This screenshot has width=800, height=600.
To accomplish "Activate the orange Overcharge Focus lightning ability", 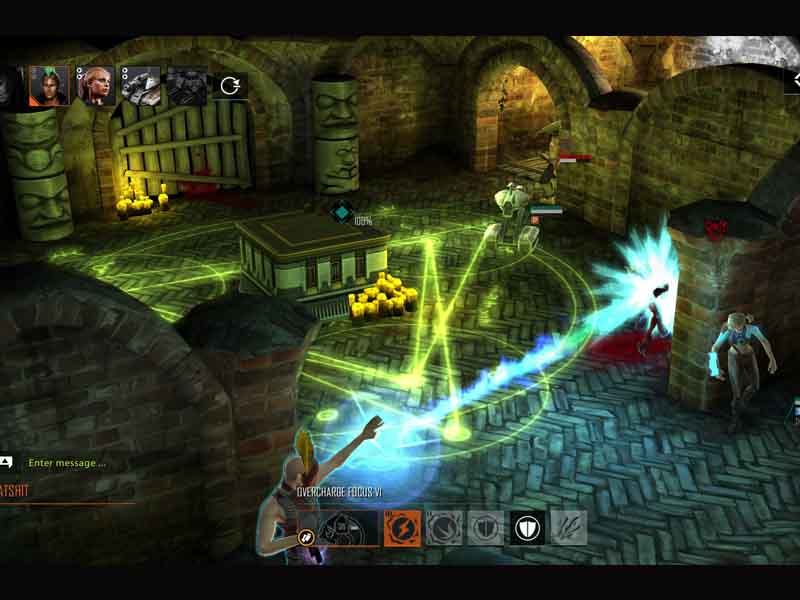I will pos(402,527).
